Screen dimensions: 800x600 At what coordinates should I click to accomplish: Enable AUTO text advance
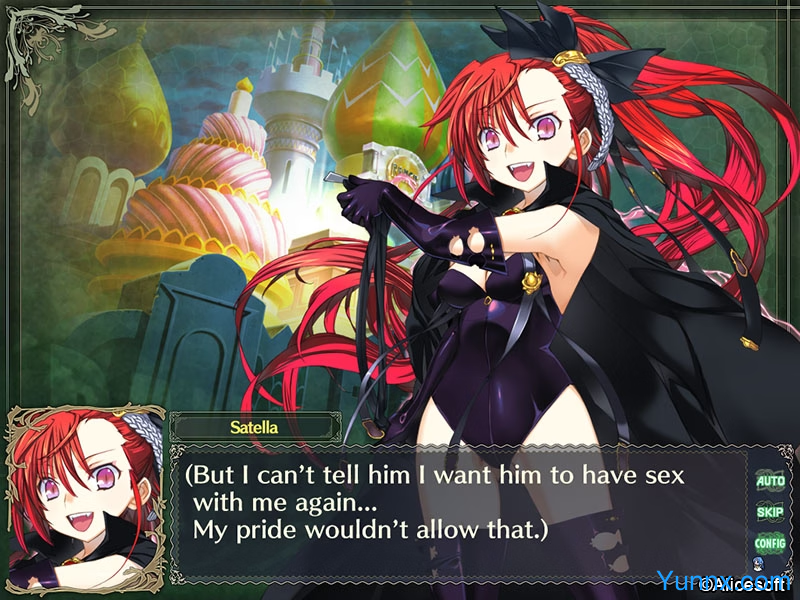click(x=770, y=481)
